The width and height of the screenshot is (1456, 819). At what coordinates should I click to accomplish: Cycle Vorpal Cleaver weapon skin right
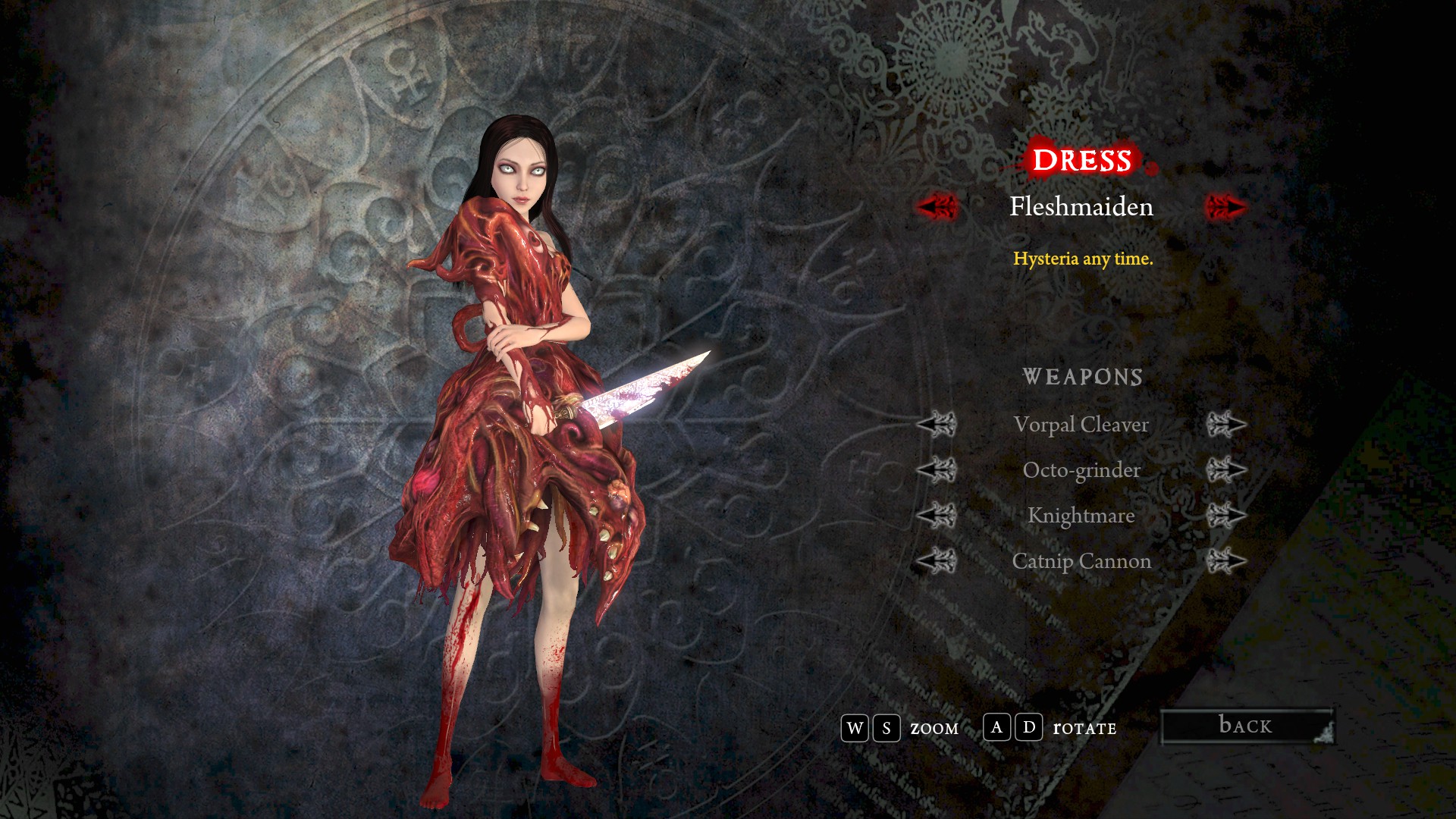point(1225,425)
